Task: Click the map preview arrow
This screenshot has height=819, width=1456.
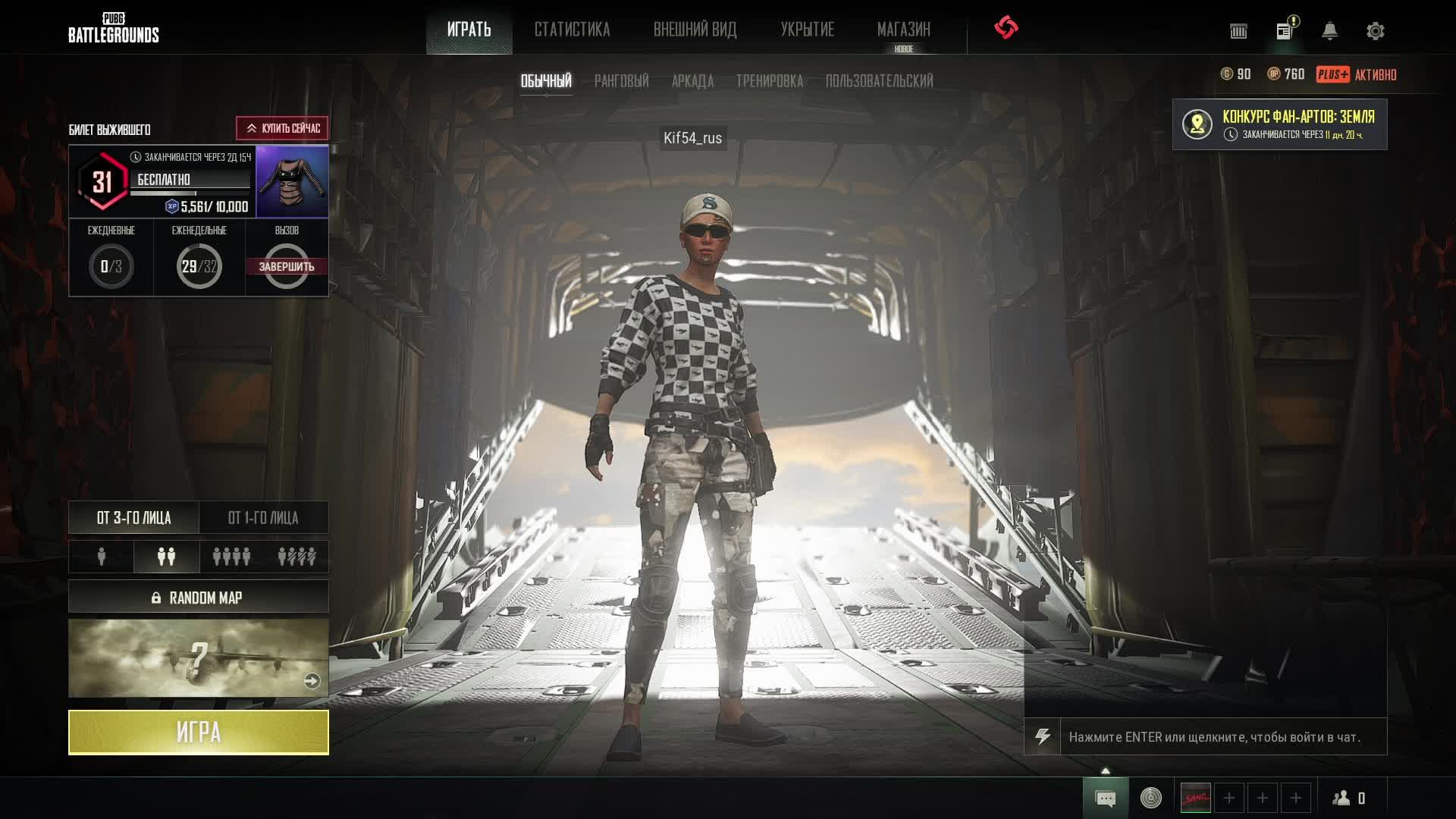Action: pos(312,681)
